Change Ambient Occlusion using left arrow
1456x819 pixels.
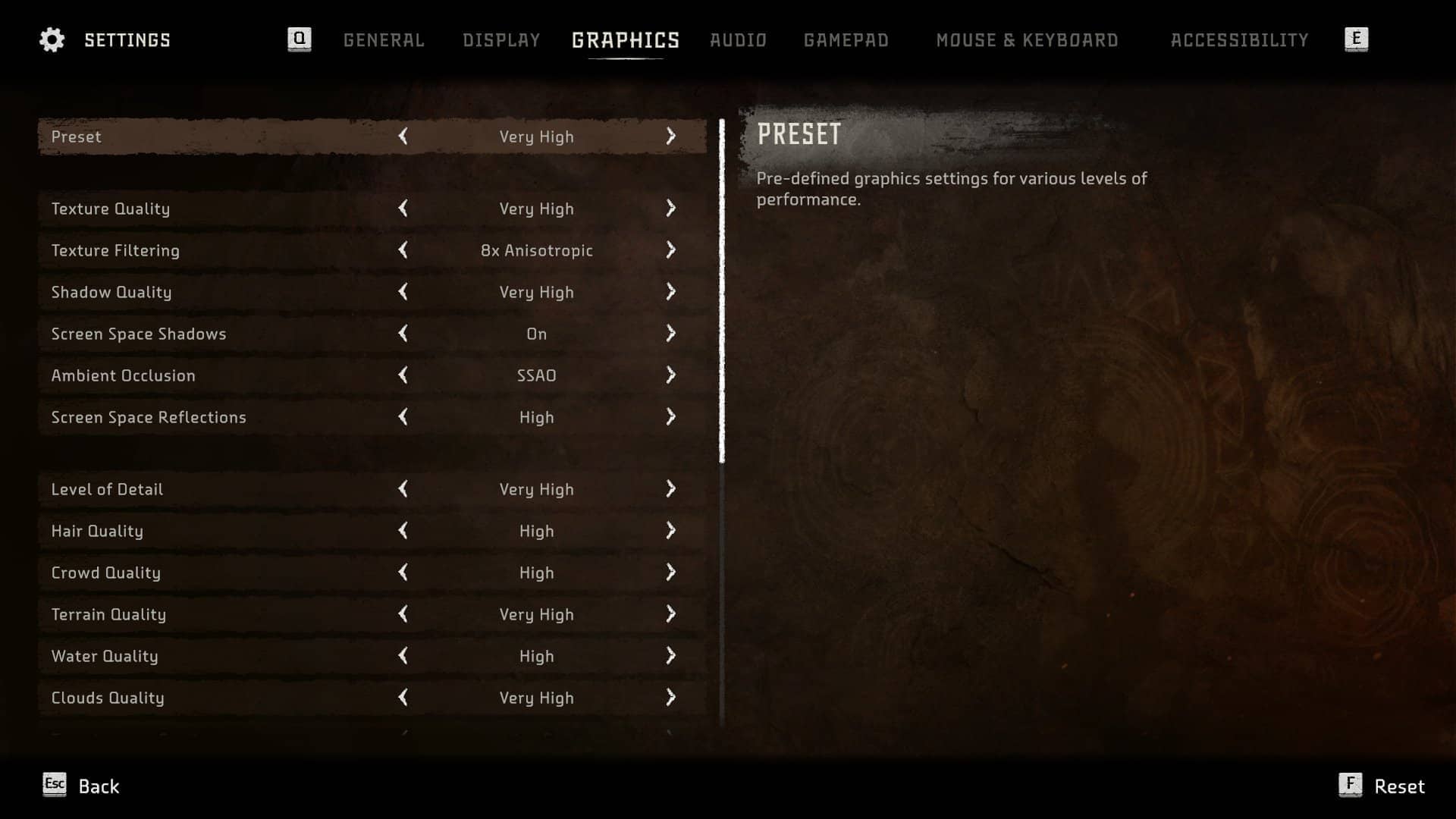click(x=403, y=375)
